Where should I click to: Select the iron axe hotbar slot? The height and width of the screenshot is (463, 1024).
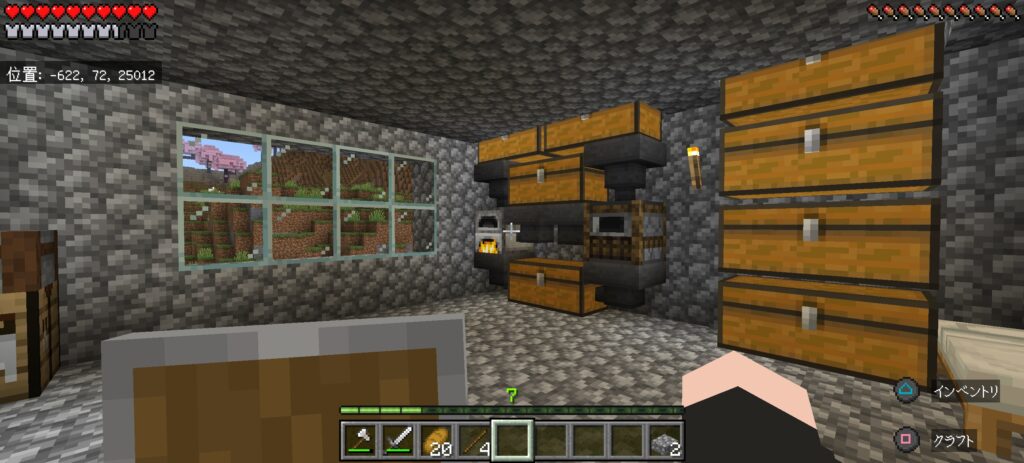point(361,440)
